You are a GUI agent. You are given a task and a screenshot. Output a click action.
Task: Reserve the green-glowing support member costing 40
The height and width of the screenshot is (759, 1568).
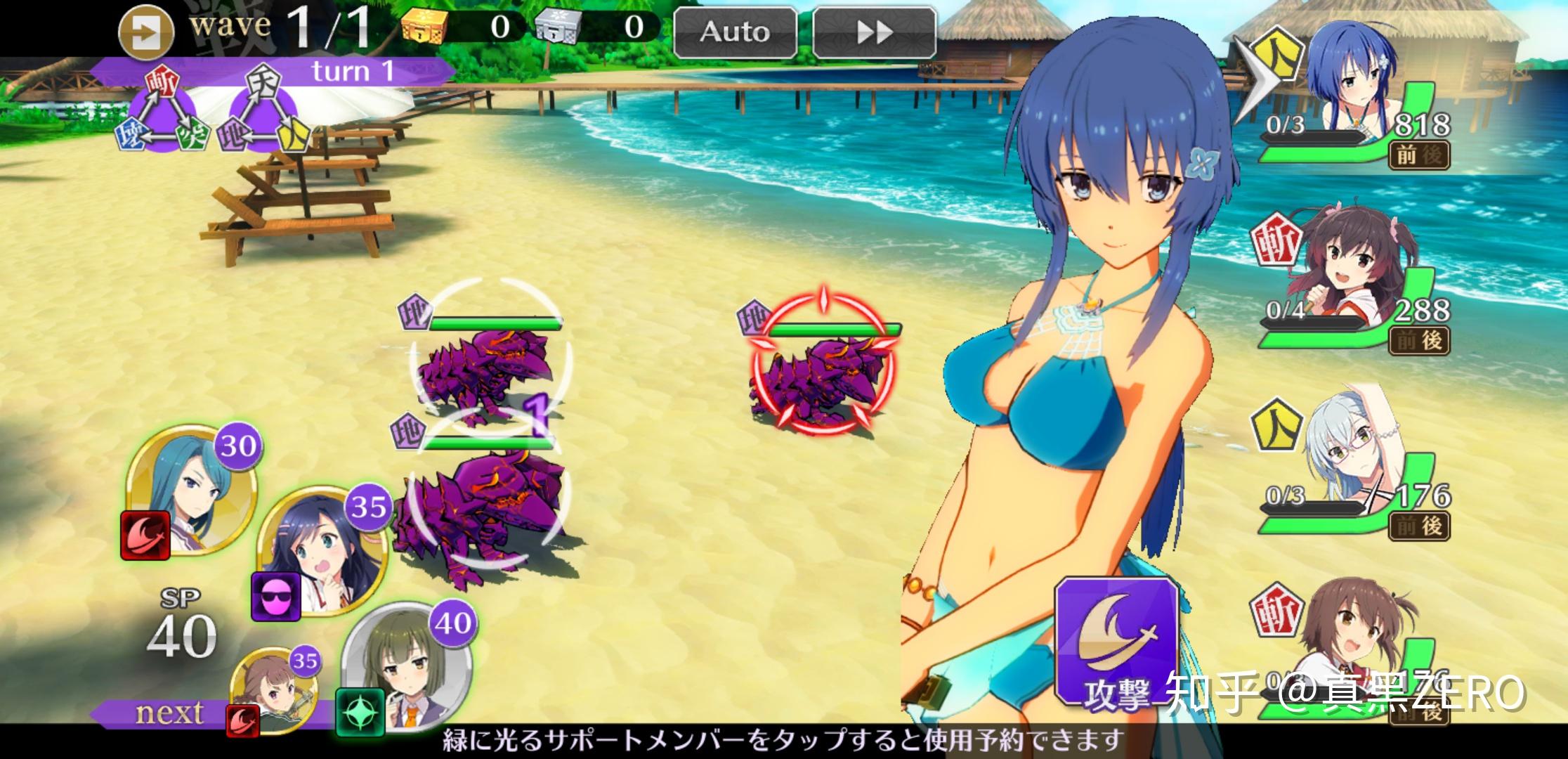[407, 664]
